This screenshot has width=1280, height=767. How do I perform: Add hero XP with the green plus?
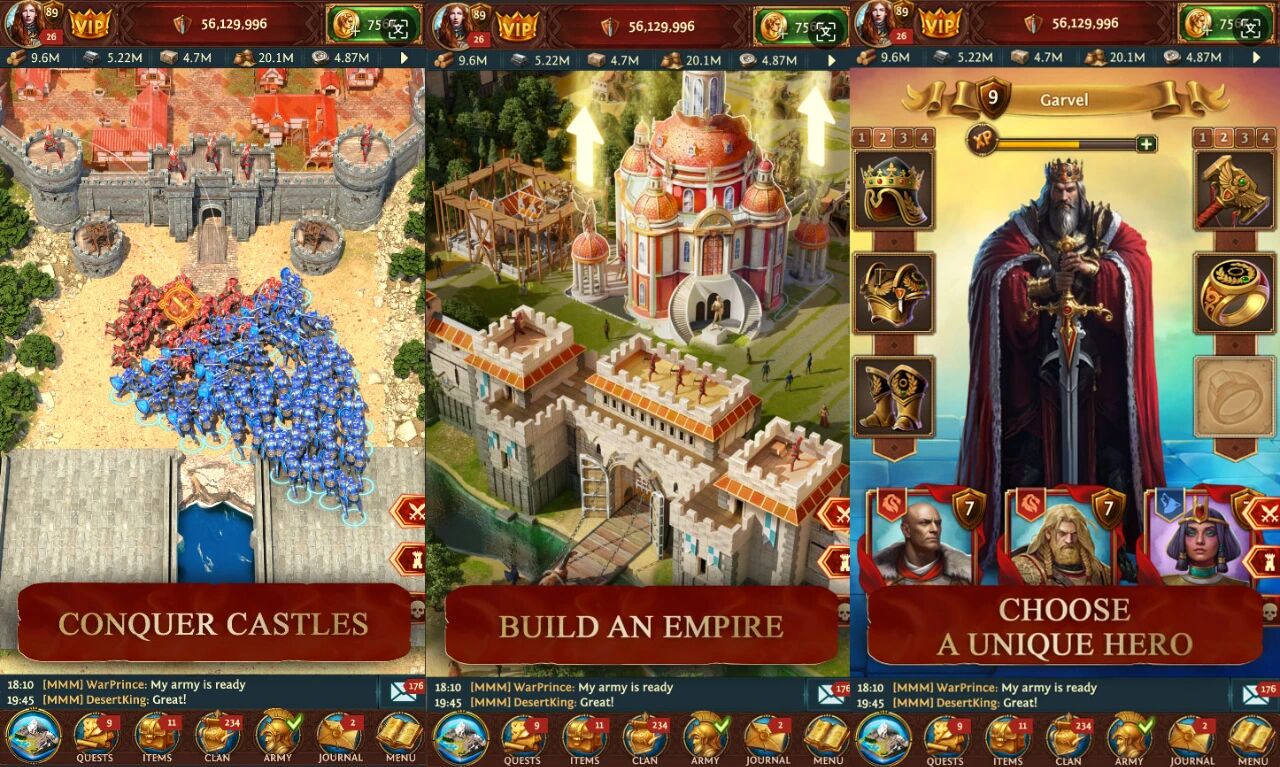click(1146, 143)
